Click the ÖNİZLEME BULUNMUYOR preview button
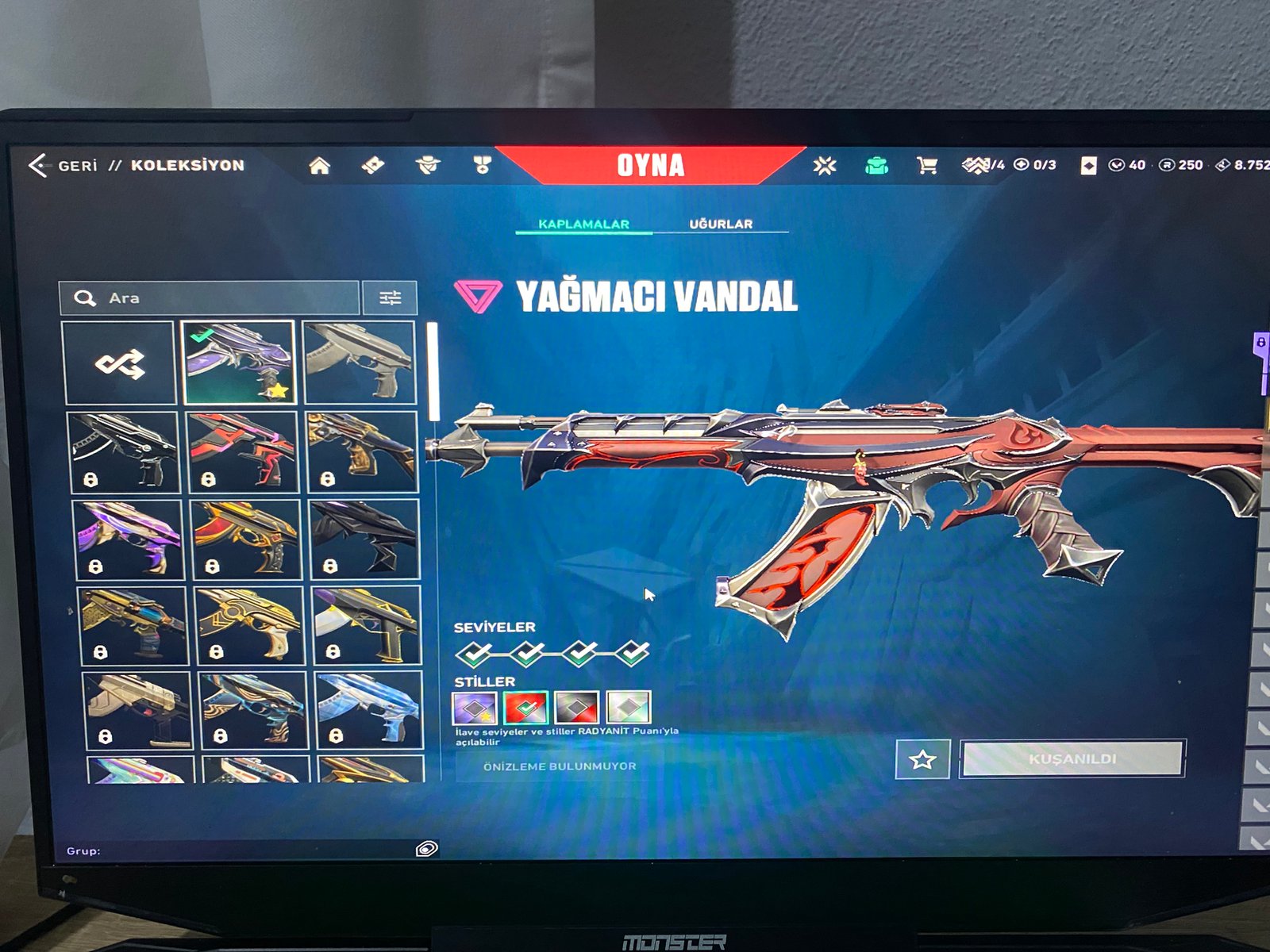 pos(560,766)
